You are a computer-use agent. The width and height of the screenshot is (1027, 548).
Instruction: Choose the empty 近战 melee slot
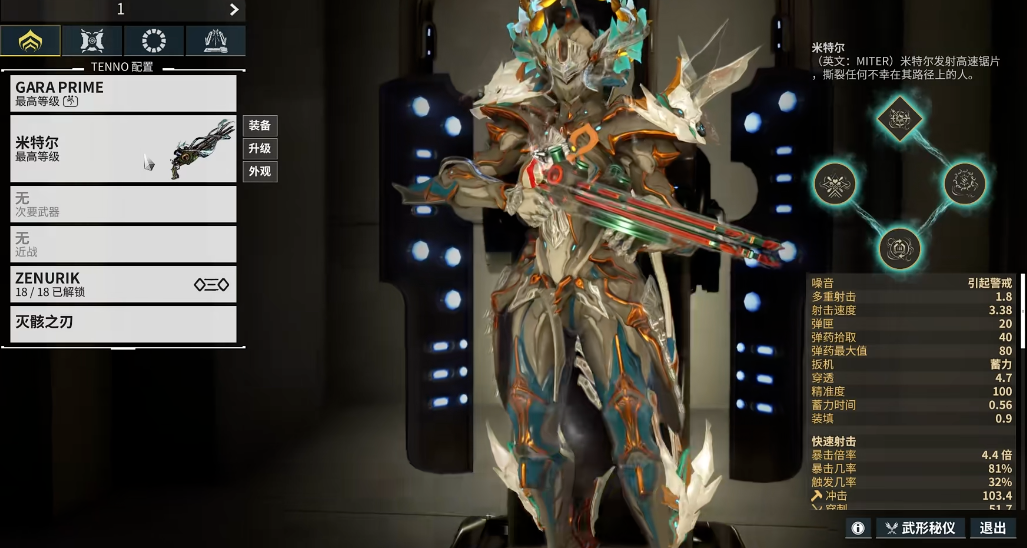point(124,244)
